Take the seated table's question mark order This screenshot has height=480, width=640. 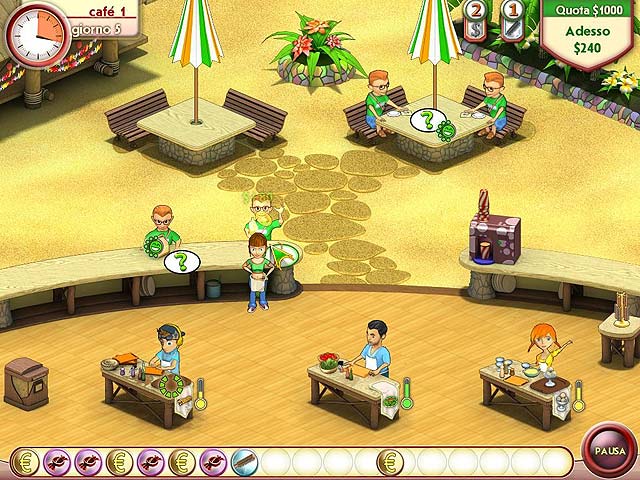pyautogui.click(x=427, y=122)
